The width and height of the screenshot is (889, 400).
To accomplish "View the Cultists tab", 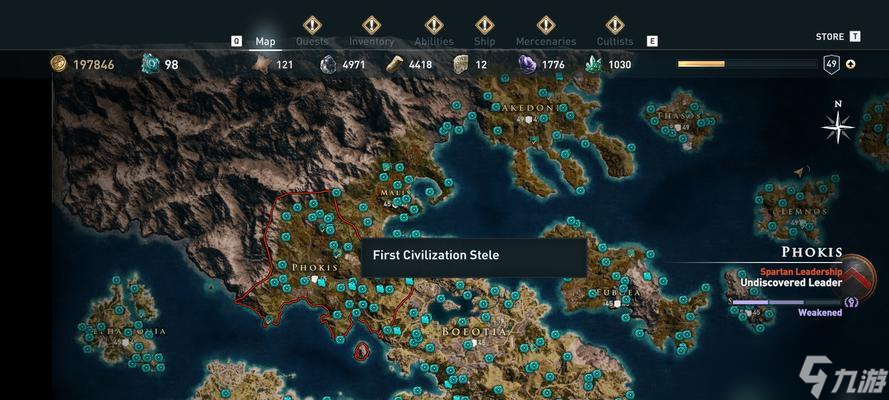I will click(615, 41).
